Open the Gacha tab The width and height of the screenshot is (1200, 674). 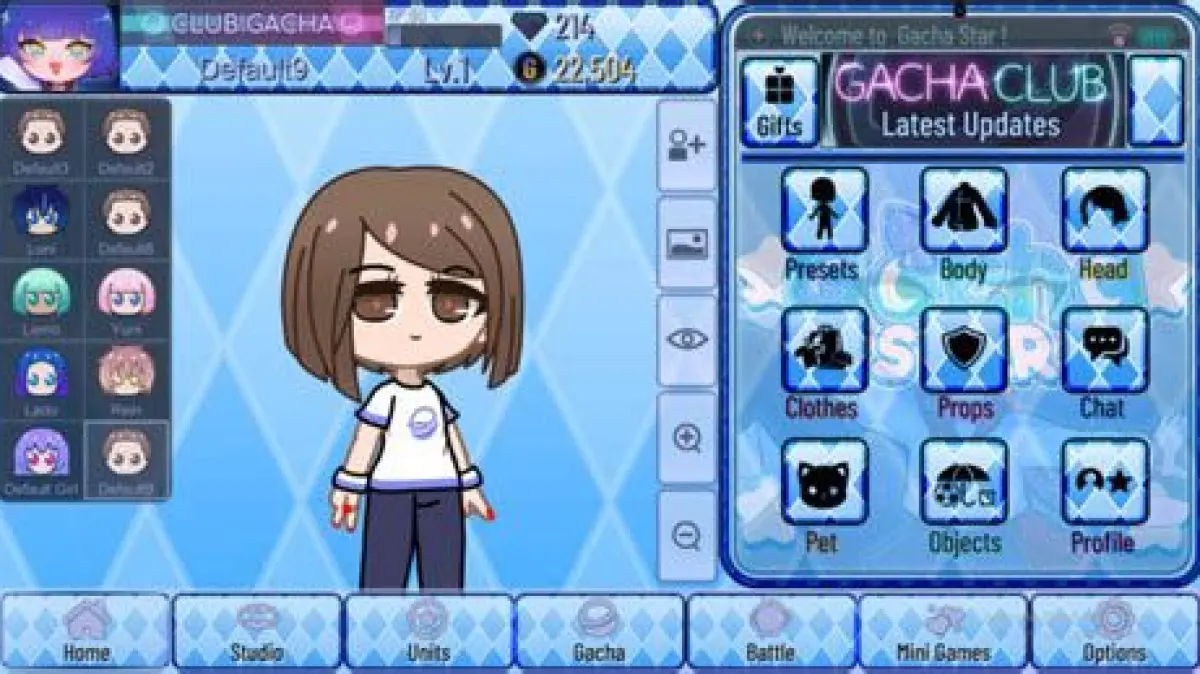click(x=599, y=631)
